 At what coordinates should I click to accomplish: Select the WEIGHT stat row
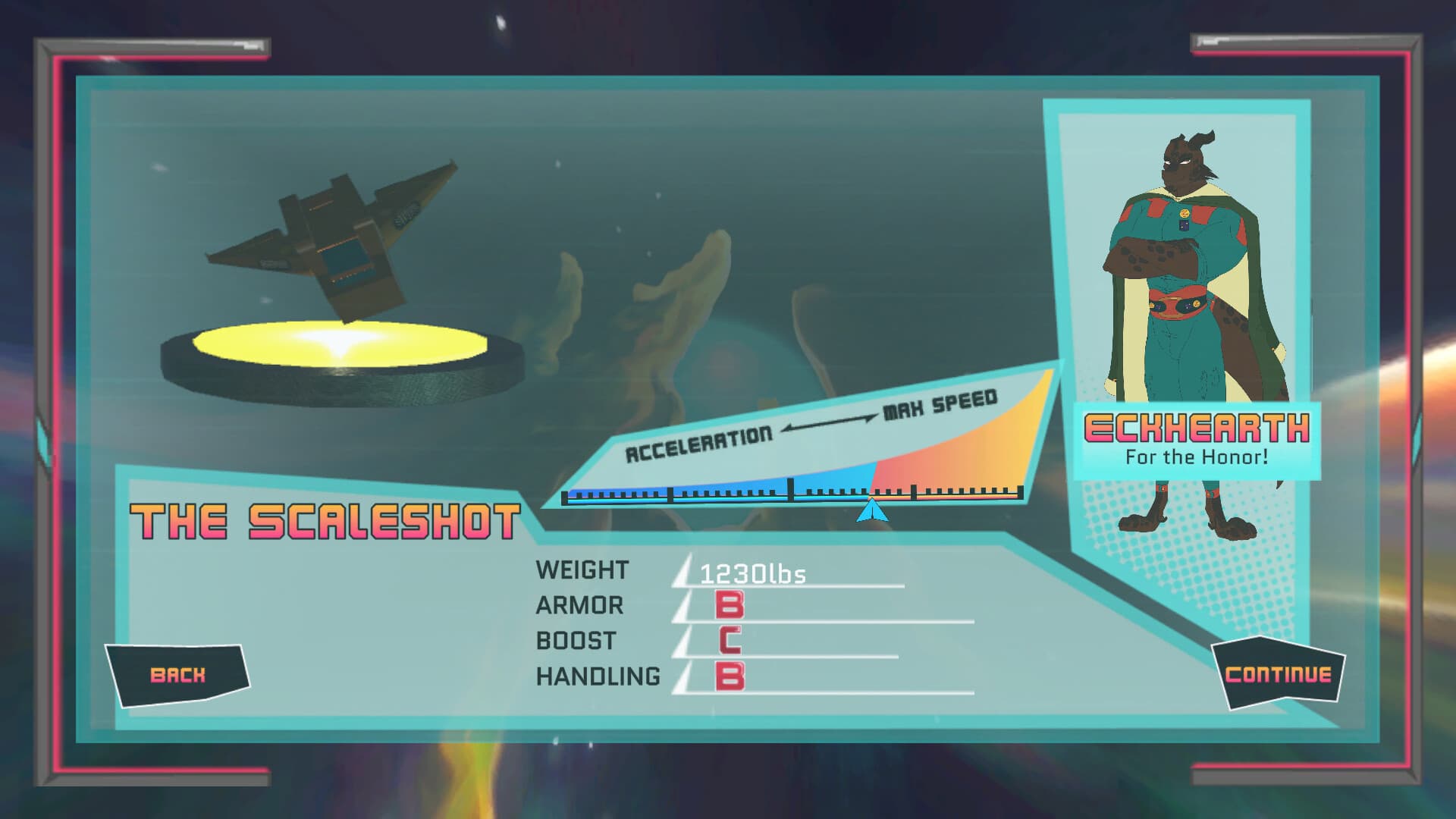click(x=580, y=570)
